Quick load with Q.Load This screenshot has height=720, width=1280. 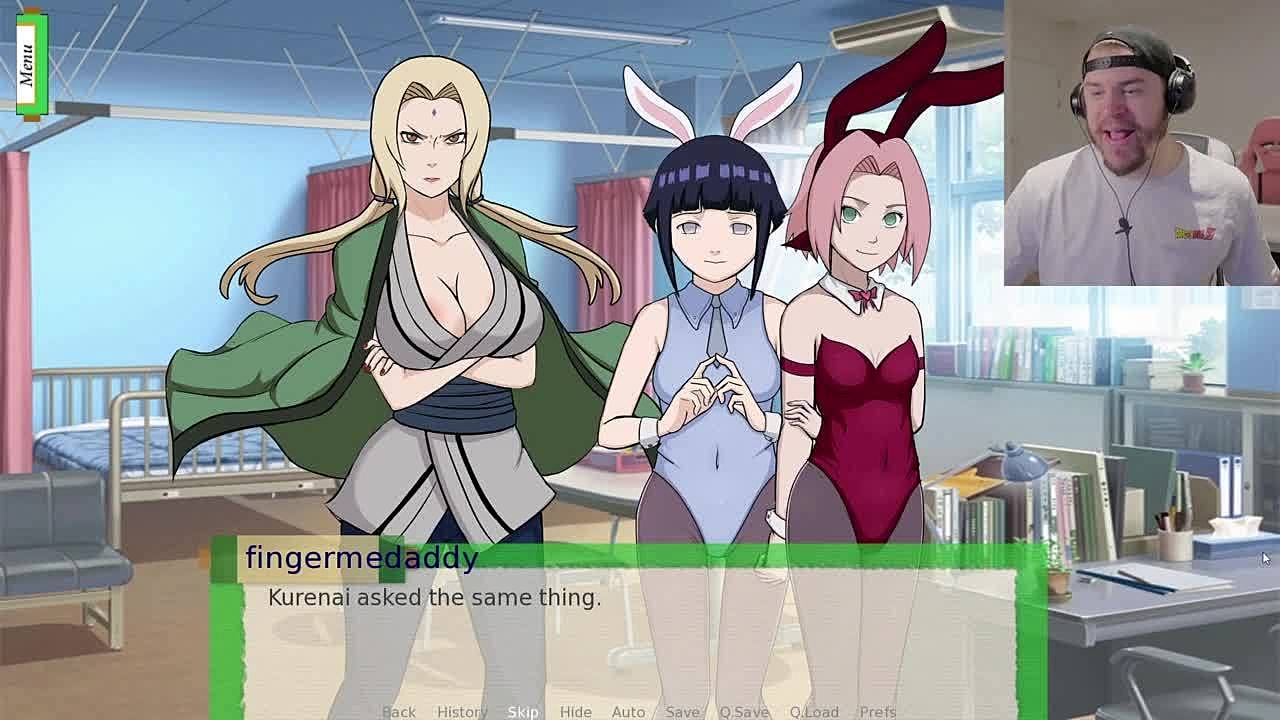814,711
